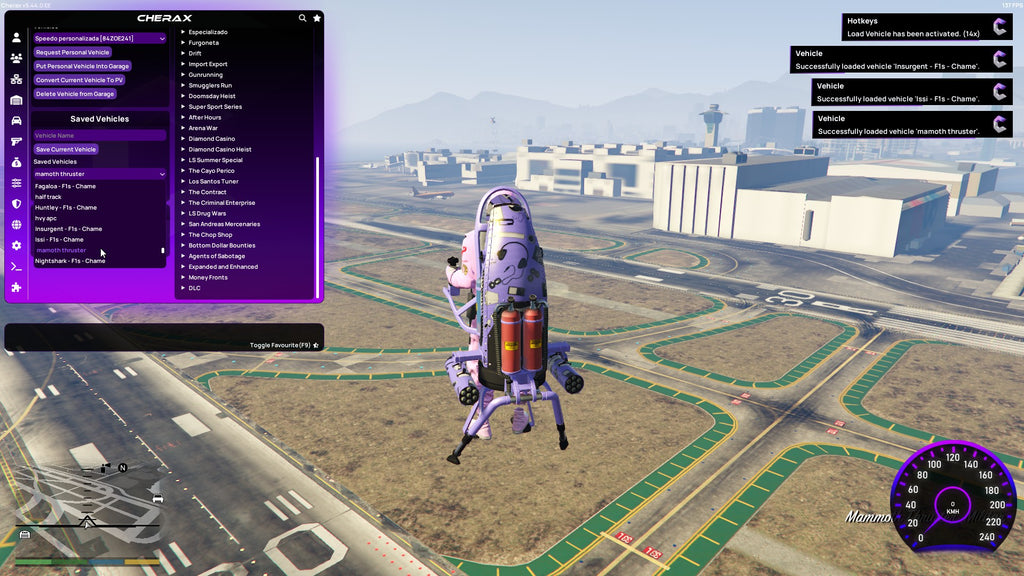Expand the Money Fronts category
This screenshot has width=1024, height=576.
pyautogui.click(x=207, y=277)
